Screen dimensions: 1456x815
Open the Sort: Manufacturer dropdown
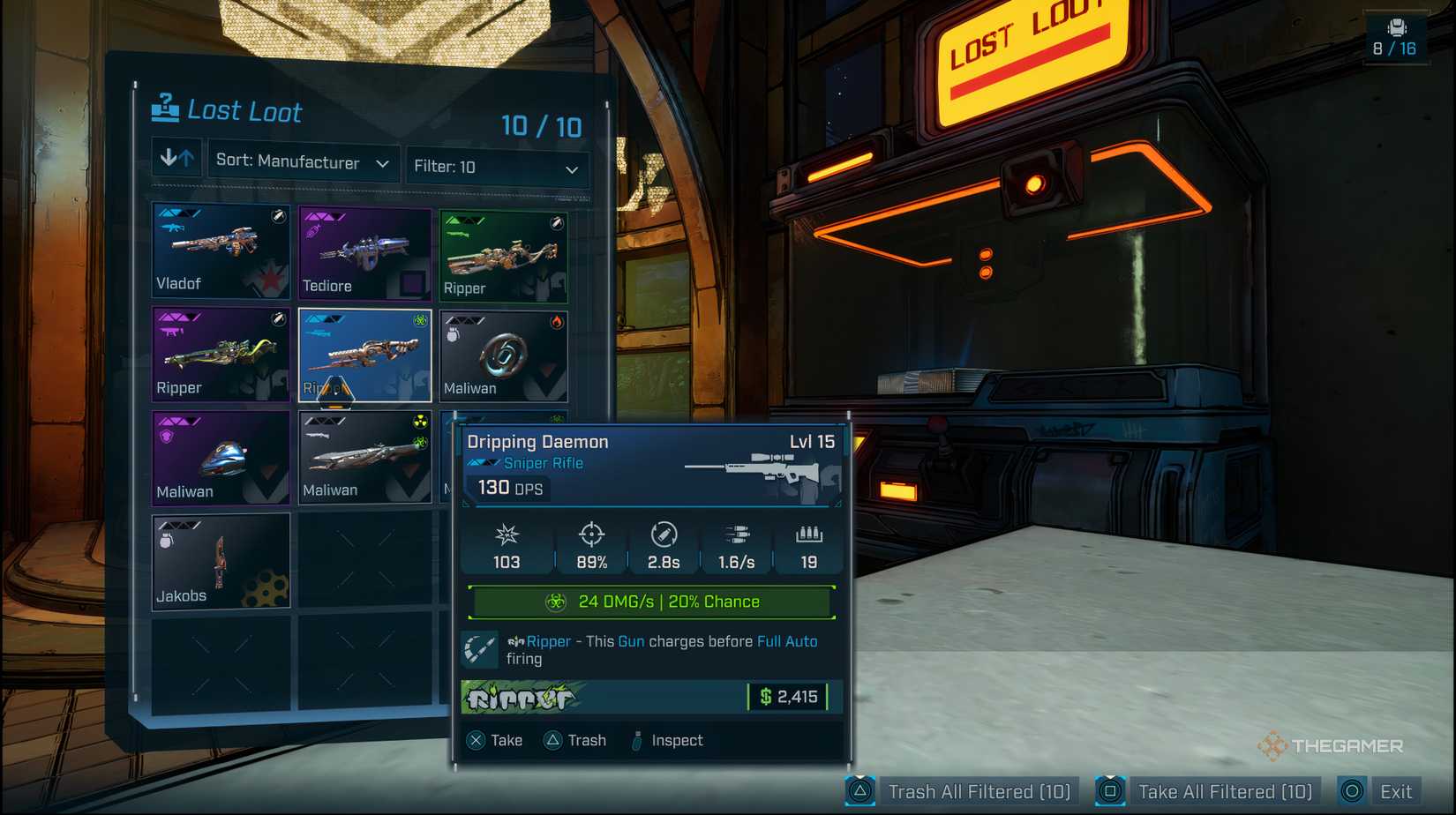pyautogui.click(x=303, y=163)
